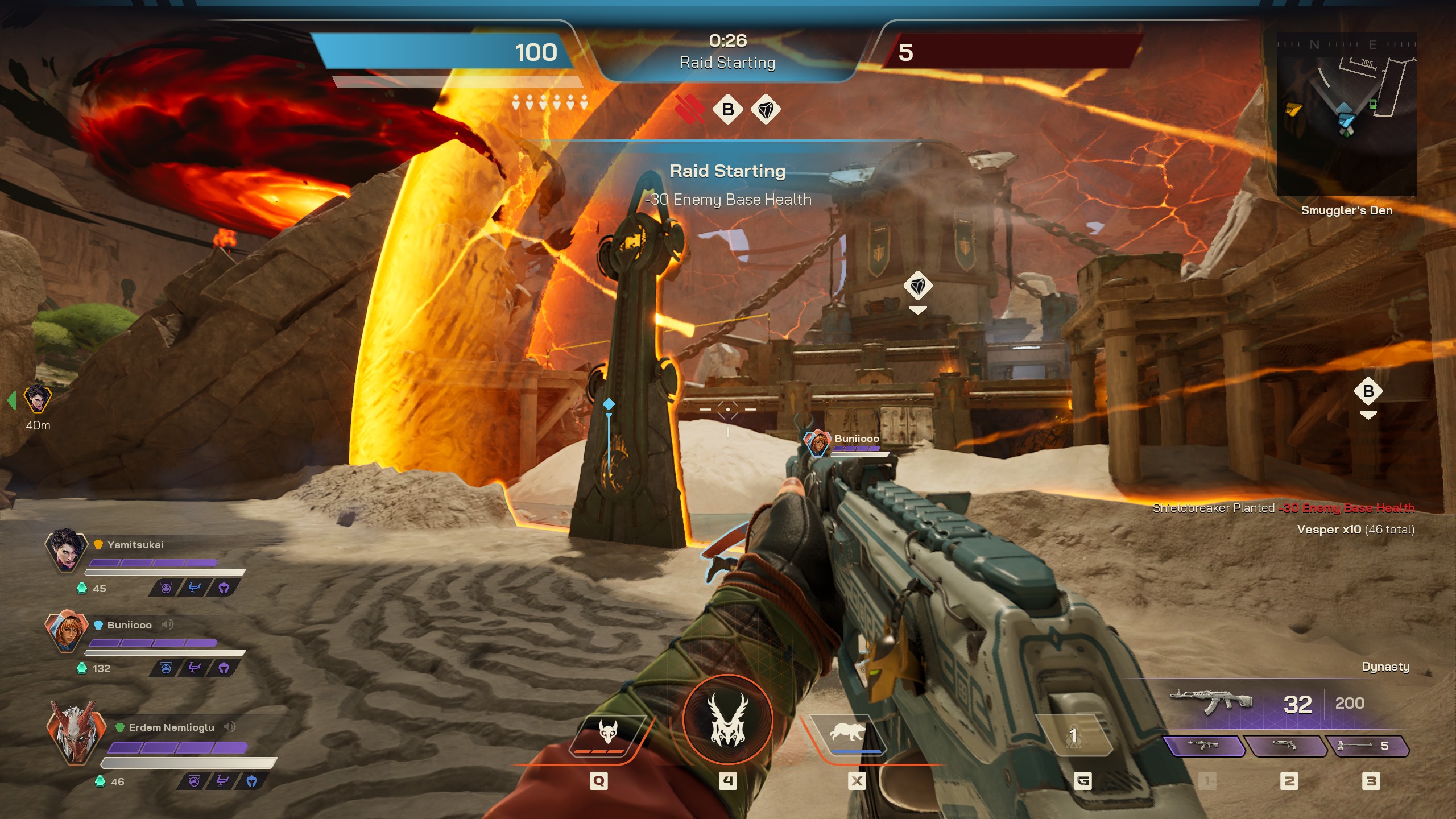Switch to the pistol weapon slot
This screenshot has height=819, width=1456.
tap(1285, 746)
